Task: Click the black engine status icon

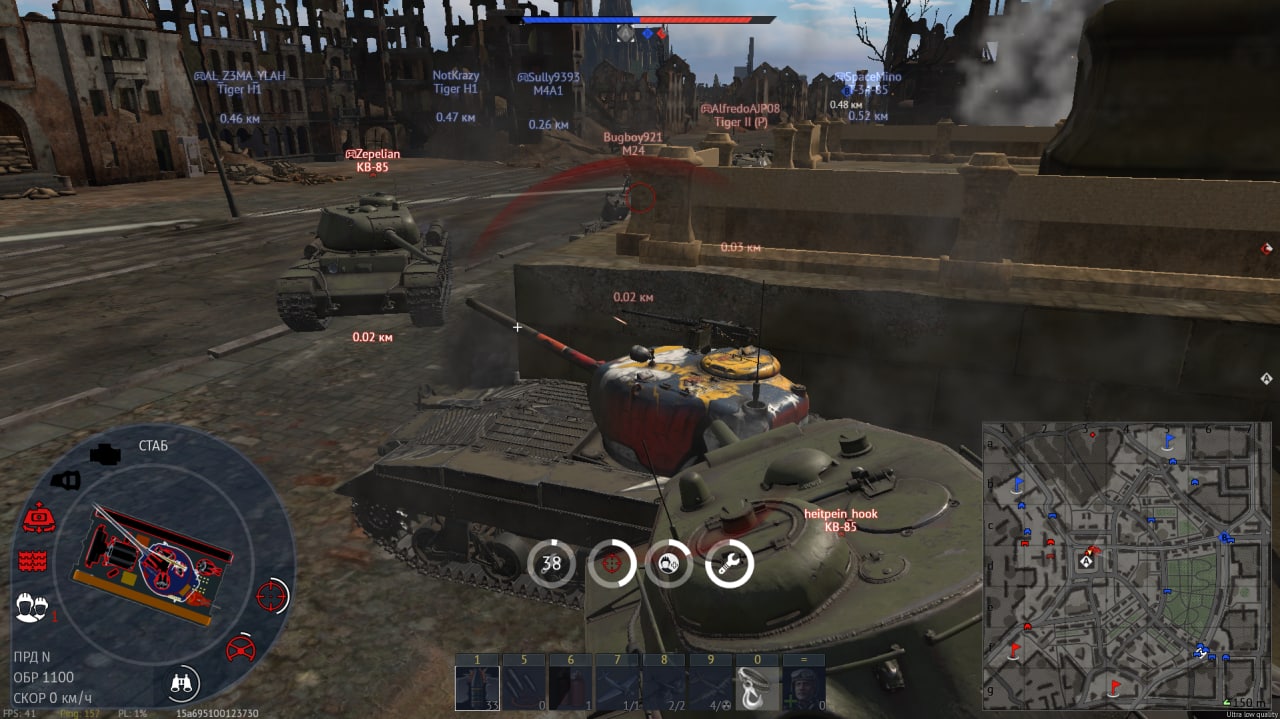Action: 104,455
